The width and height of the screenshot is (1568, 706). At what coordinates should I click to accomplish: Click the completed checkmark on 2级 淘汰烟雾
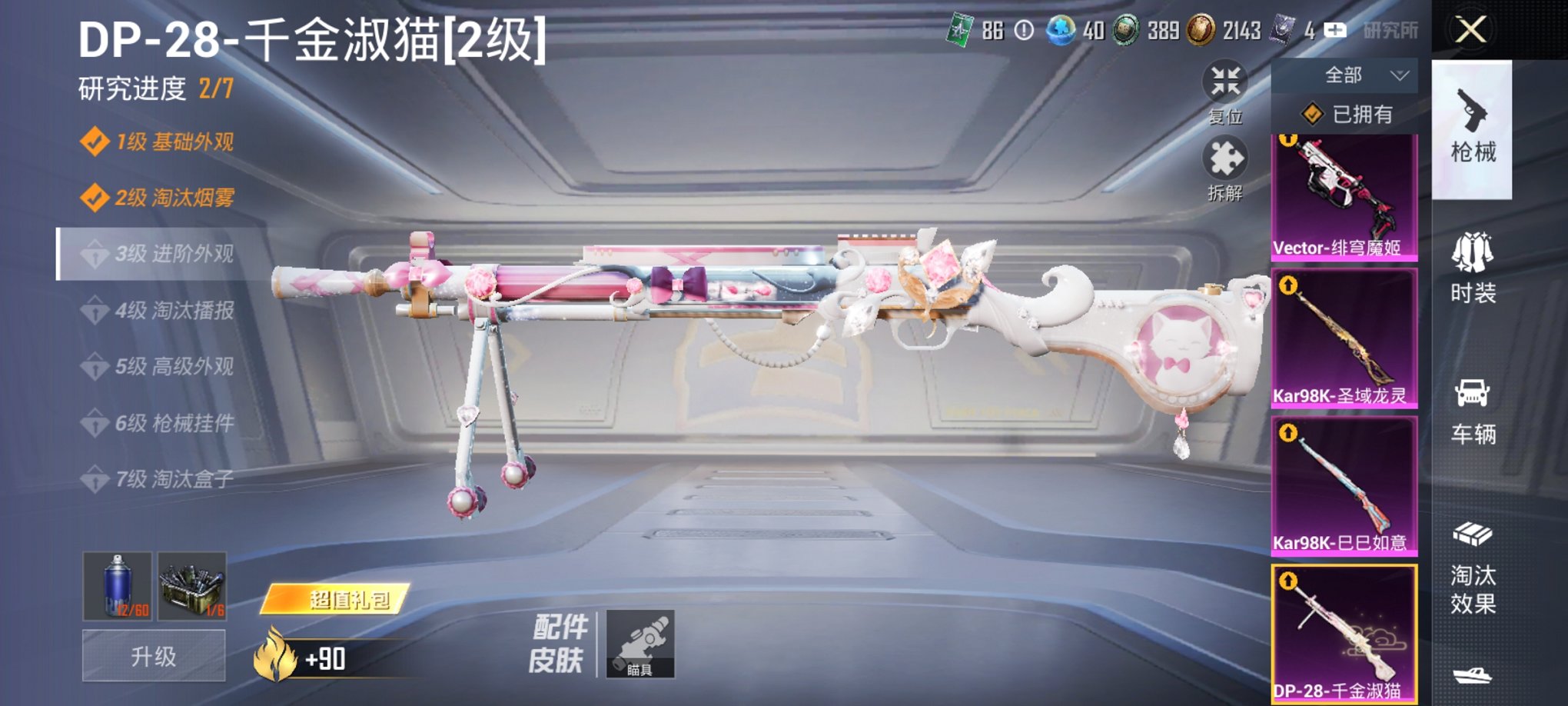pyautogui.click(x=95, y=198)
